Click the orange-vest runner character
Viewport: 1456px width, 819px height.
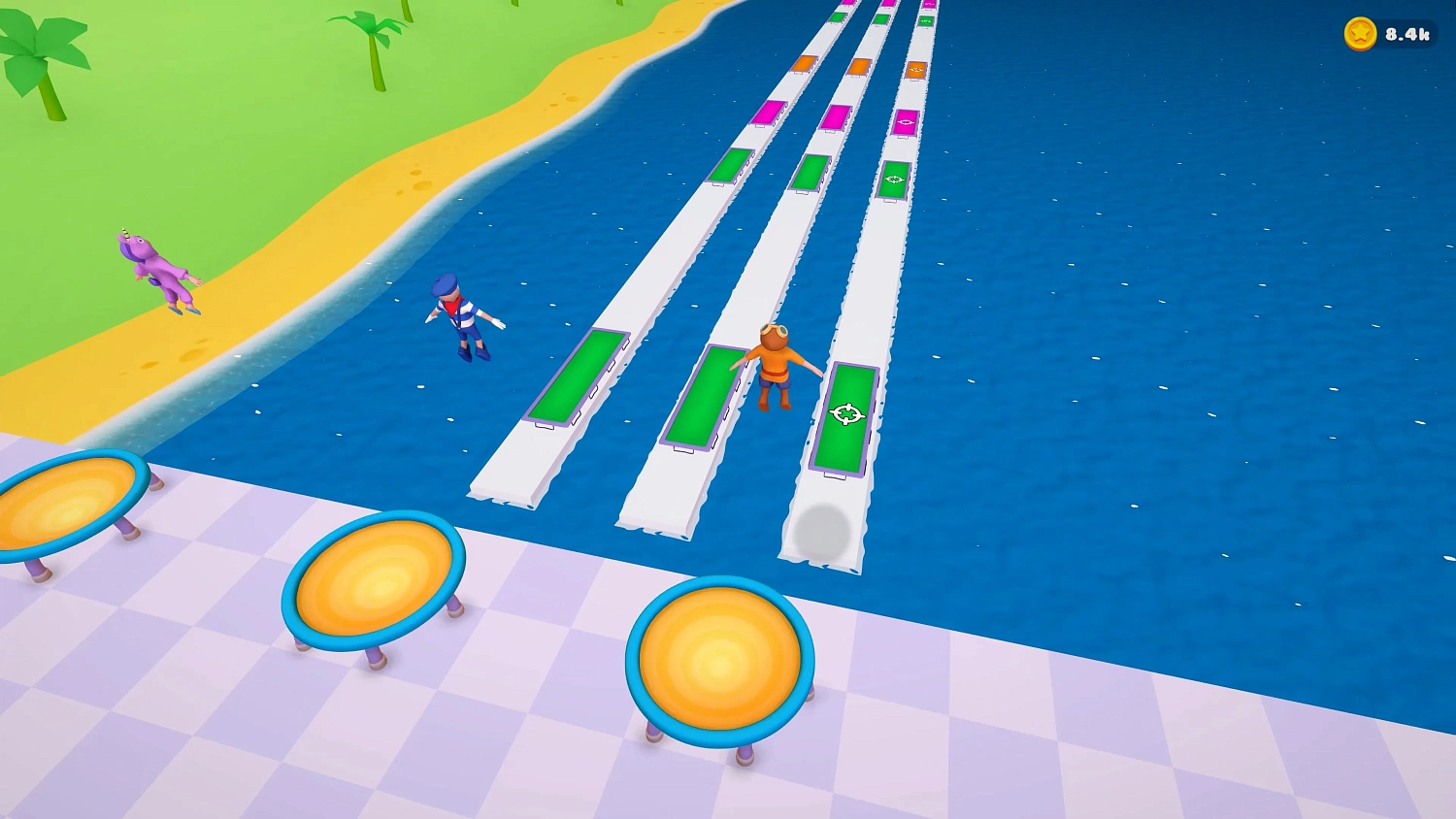[776, 369]
